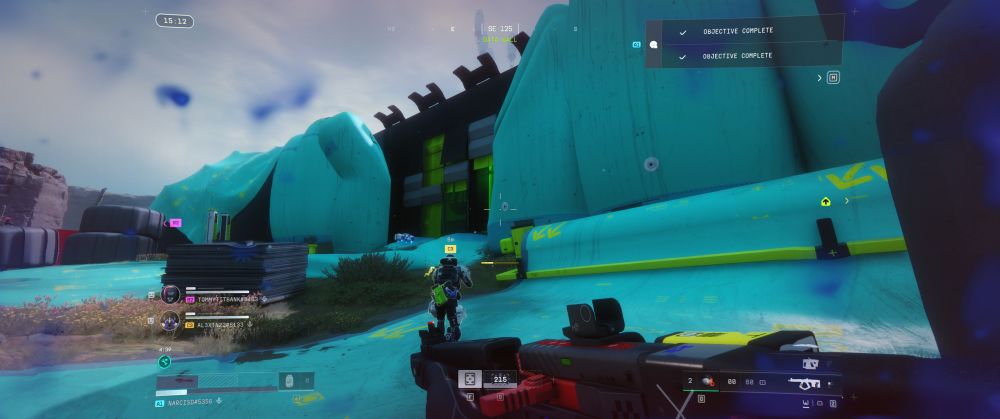The height and width of the screenshot is (419, 1000).
Task: Click the pink marker on the left
Action: click(176, 223)
